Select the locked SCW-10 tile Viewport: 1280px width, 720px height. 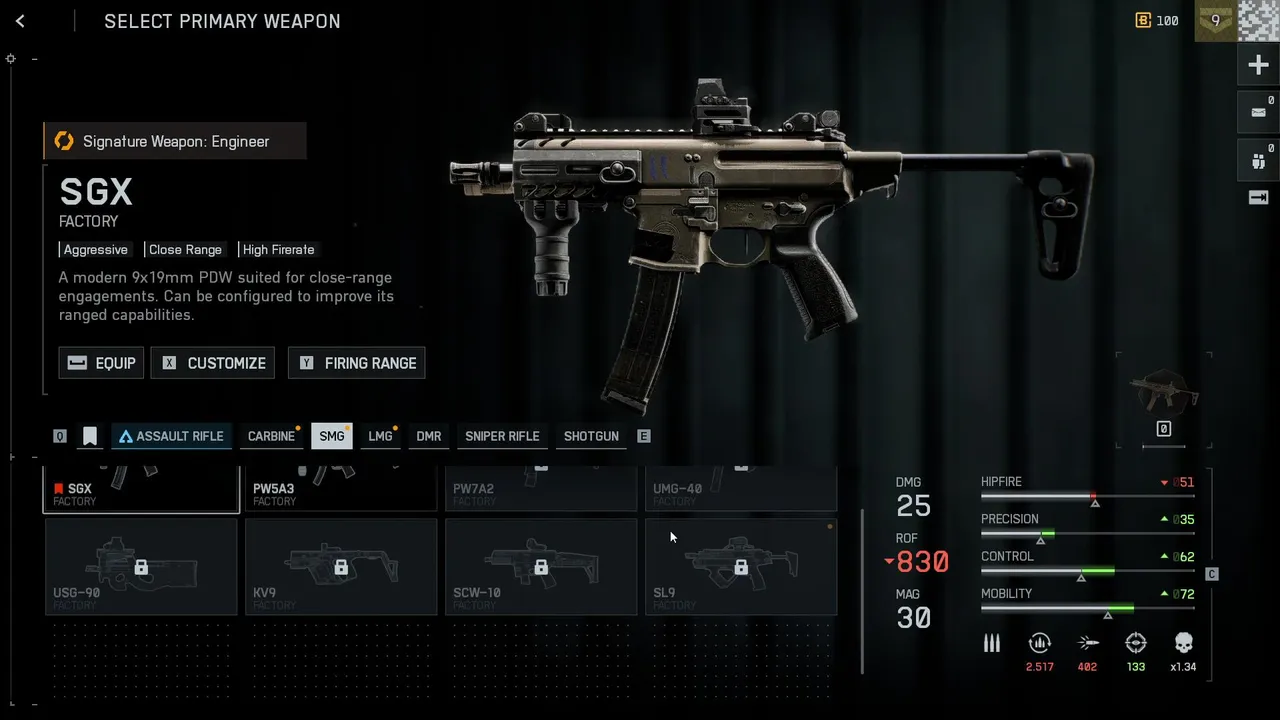click(x=541, y=566)
